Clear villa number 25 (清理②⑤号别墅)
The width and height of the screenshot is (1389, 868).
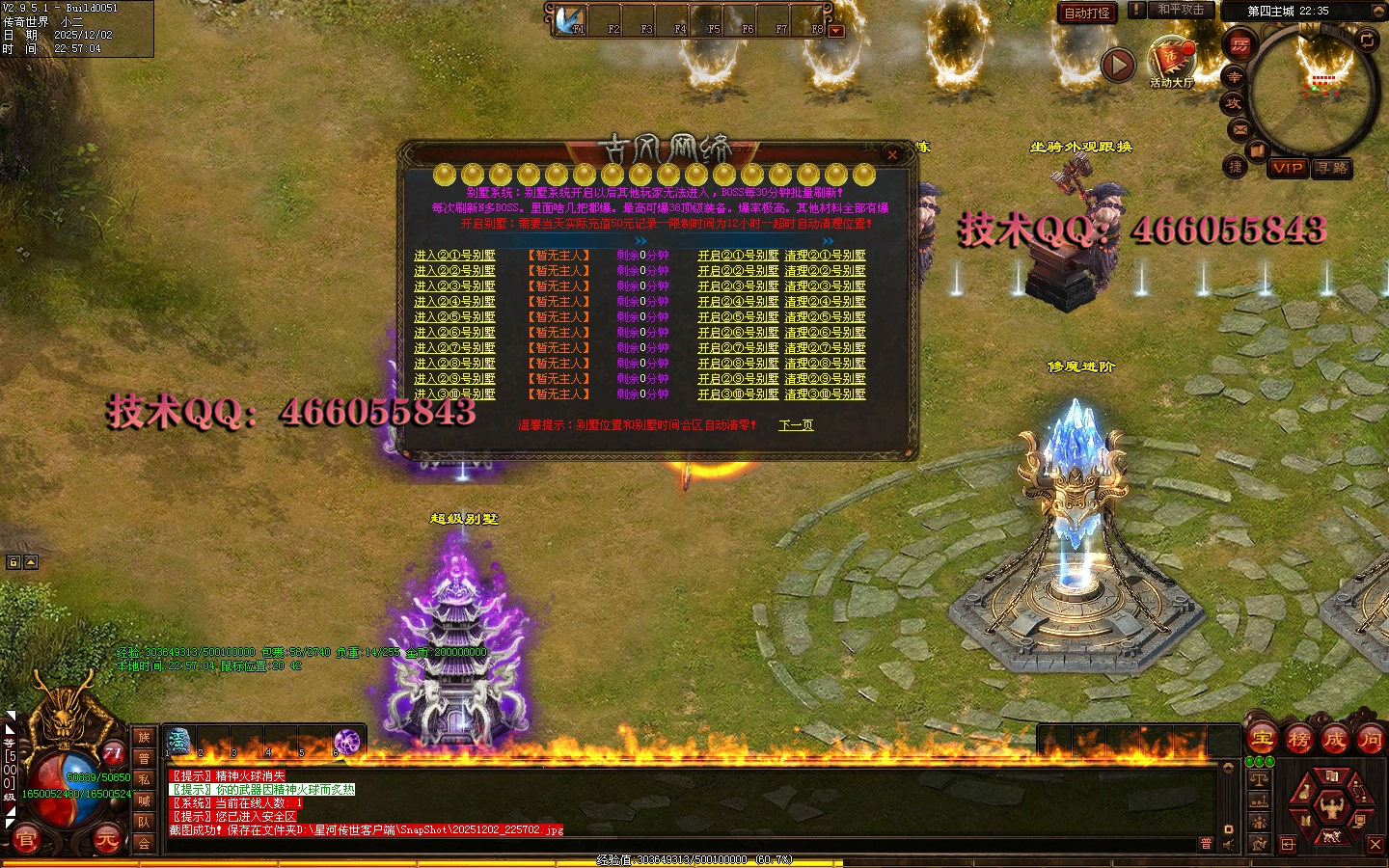(825, 317)
